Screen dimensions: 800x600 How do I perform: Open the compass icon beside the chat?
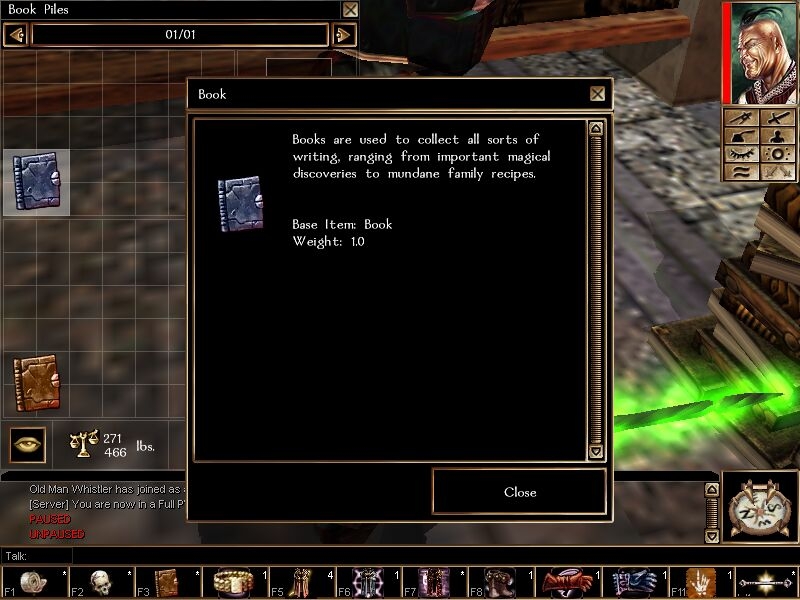[759, 507]
